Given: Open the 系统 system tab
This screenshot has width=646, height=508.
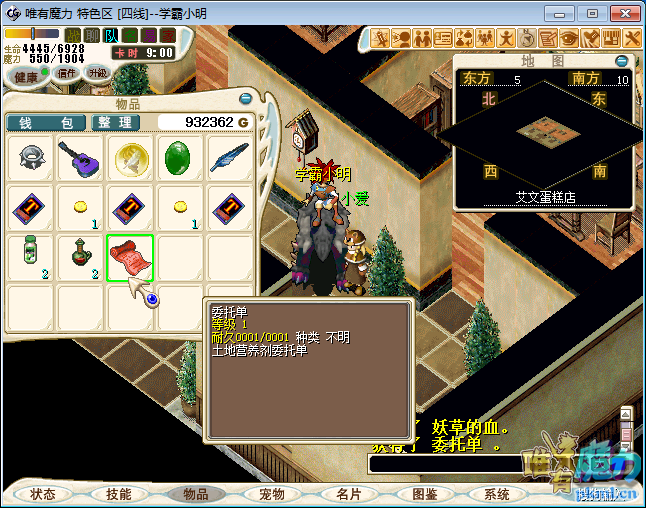Looking at the screenshot, I should pyautogui.click(x=497, y=494).
